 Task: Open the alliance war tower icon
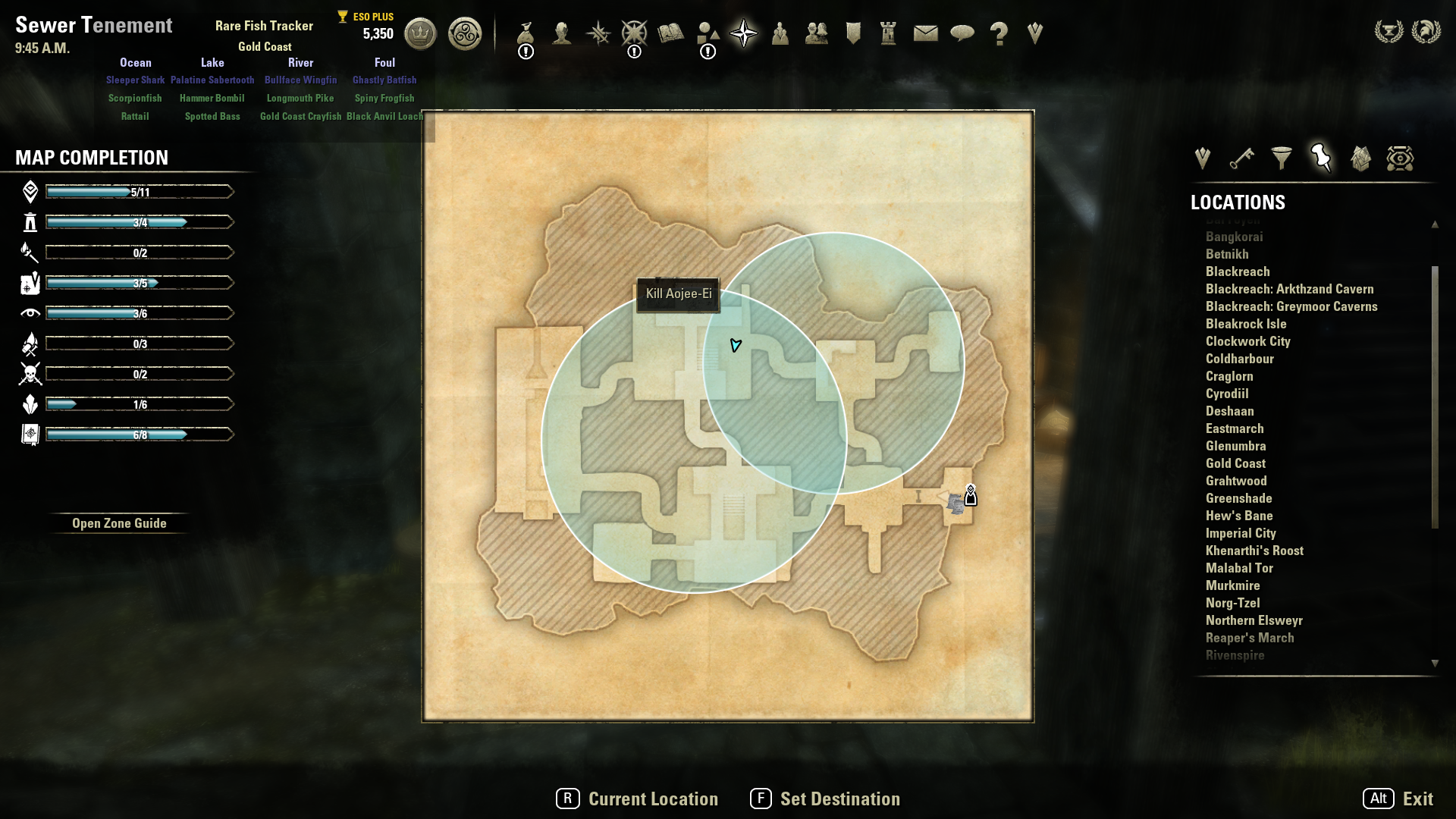(889, 33)
